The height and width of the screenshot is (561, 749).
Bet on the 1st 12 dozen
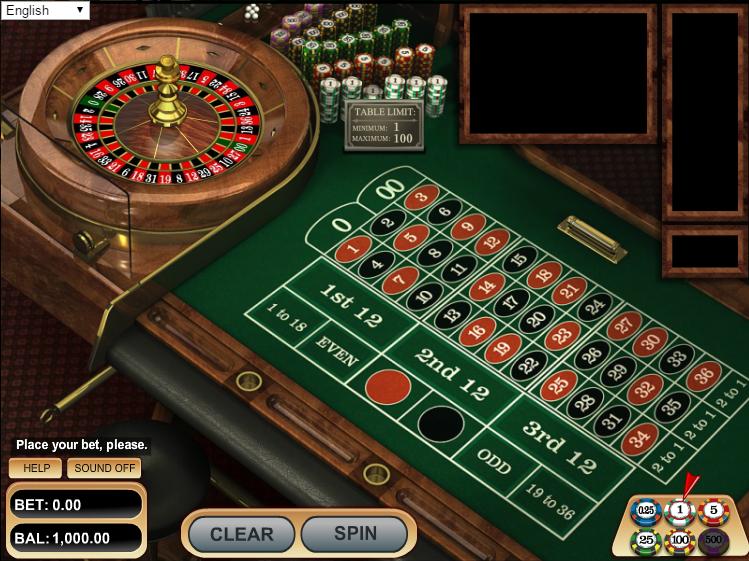pos(351,304)
